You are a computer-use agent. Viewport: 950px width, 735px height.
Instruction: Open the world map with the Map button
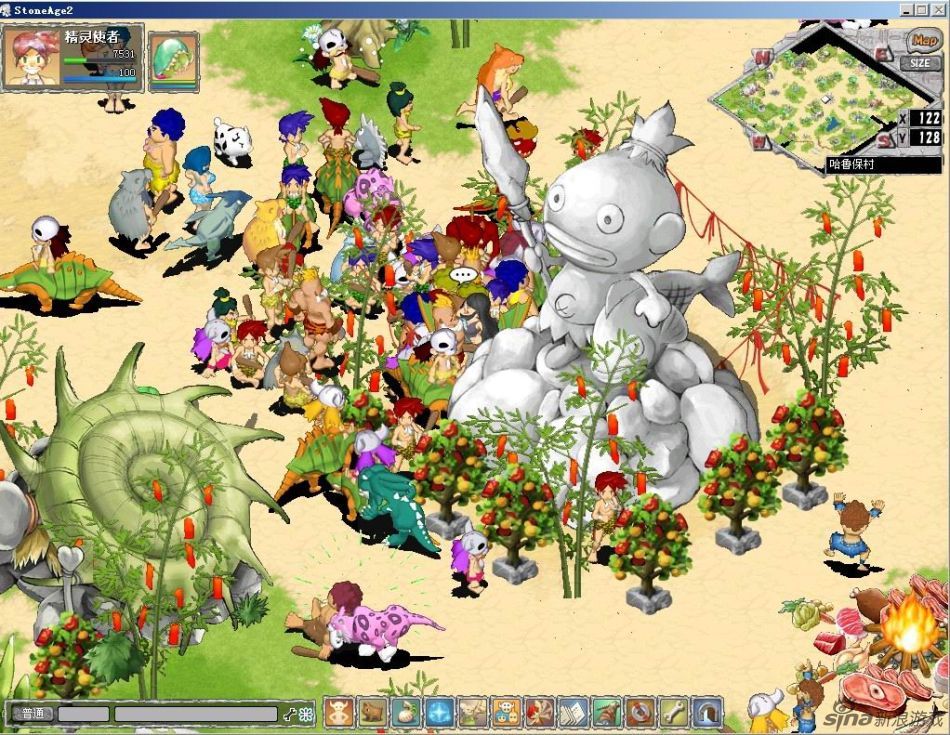pyautogui.click(x=922, y=42)
